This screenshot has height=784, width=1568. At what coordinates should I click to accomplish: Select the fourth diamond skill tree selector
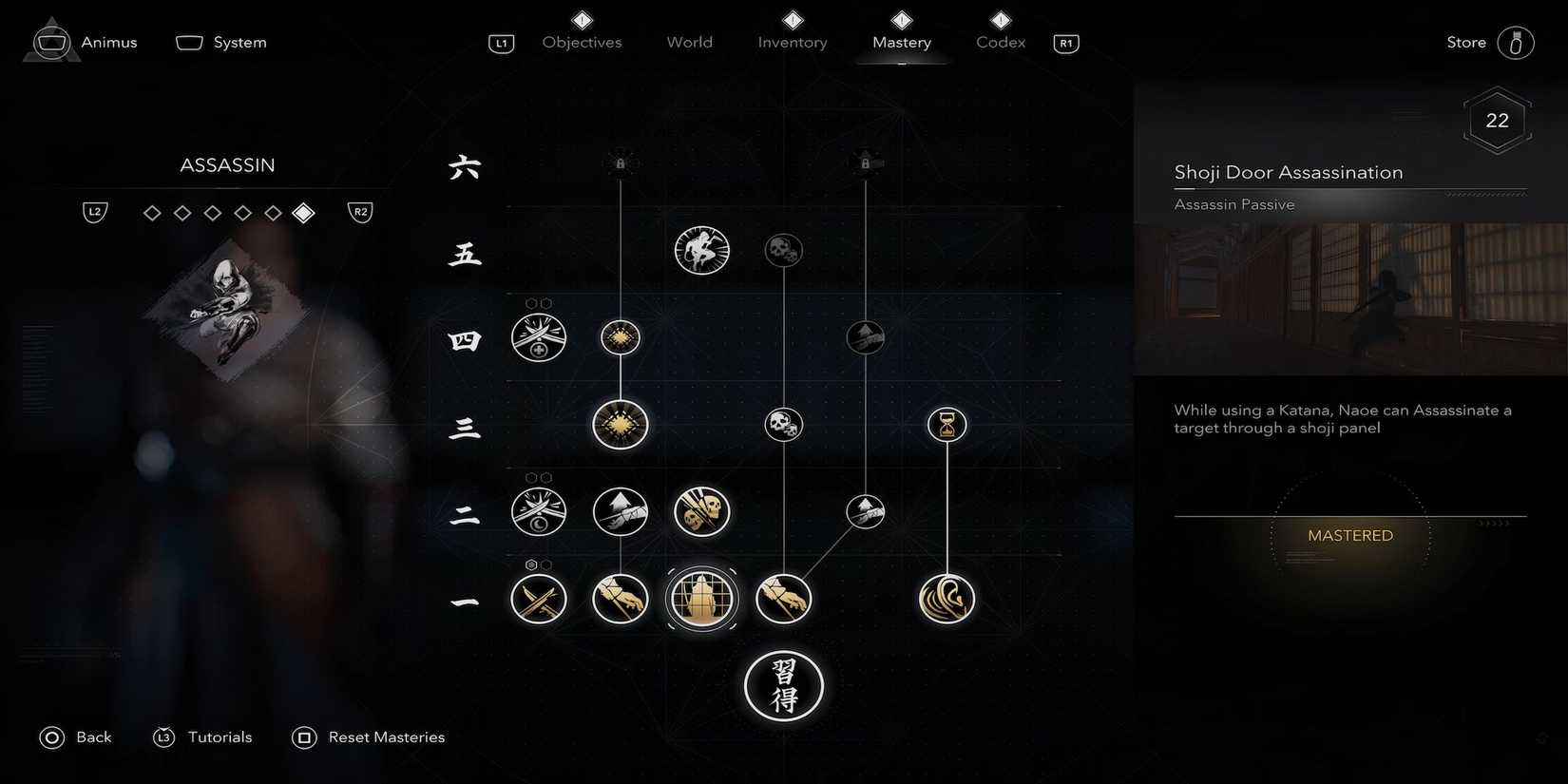point(243,212)
